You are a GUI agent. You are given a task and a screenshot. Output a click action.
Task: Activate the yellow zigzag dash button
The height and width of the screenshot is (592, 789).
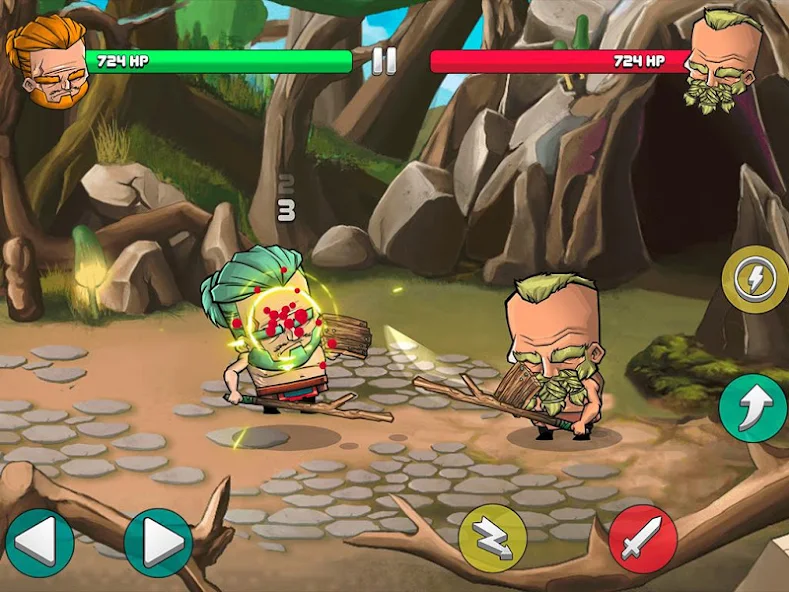(492, 539)
